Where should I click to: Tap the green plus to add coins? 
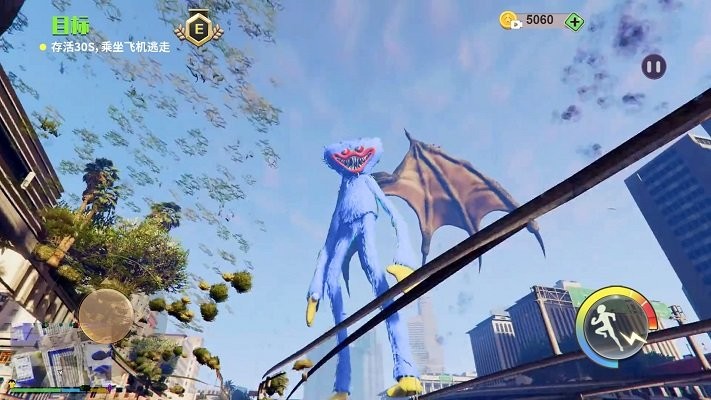tap(574, 21)
